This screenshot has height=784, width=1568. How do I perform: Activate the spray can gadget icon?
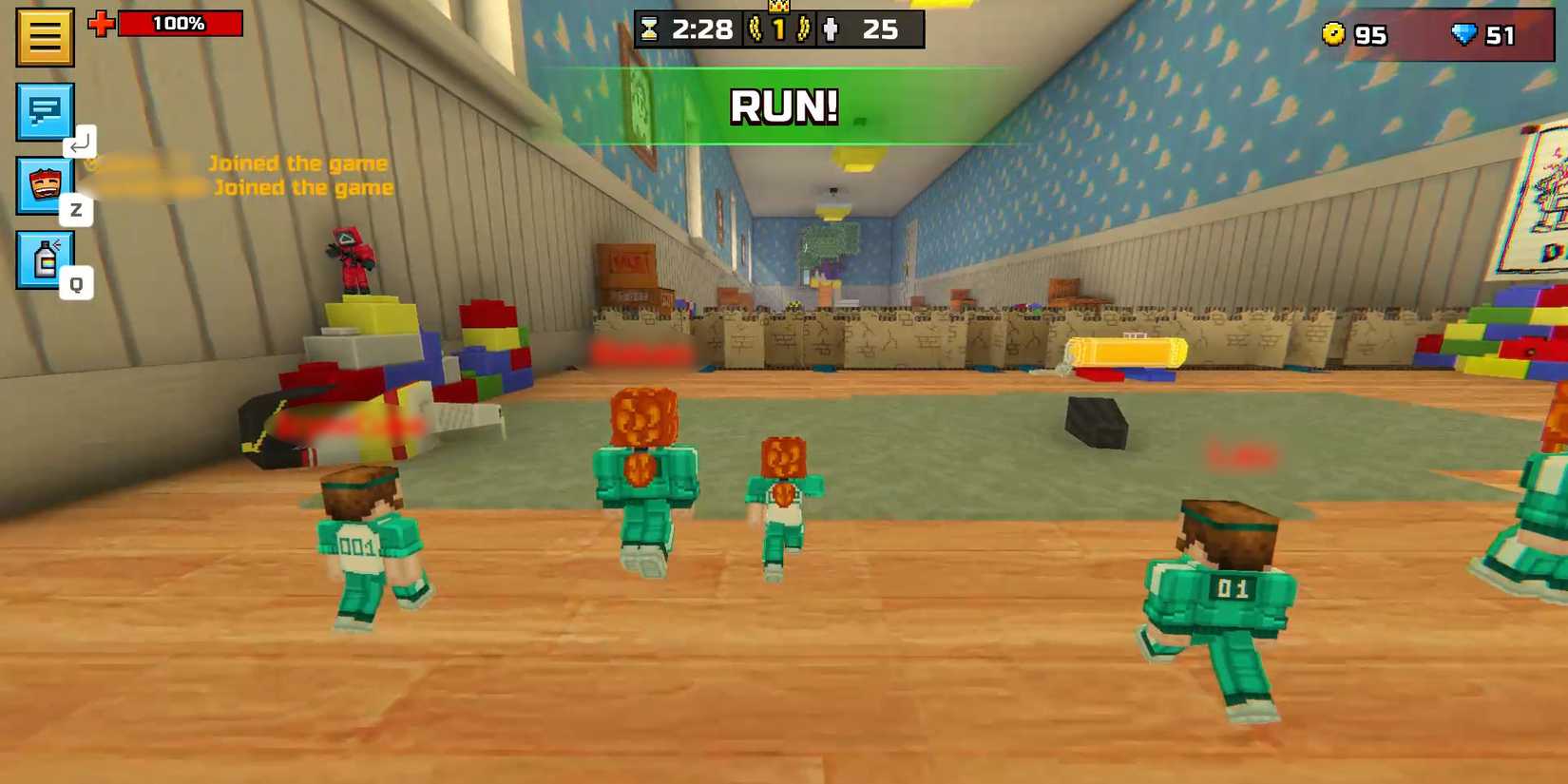43,258
